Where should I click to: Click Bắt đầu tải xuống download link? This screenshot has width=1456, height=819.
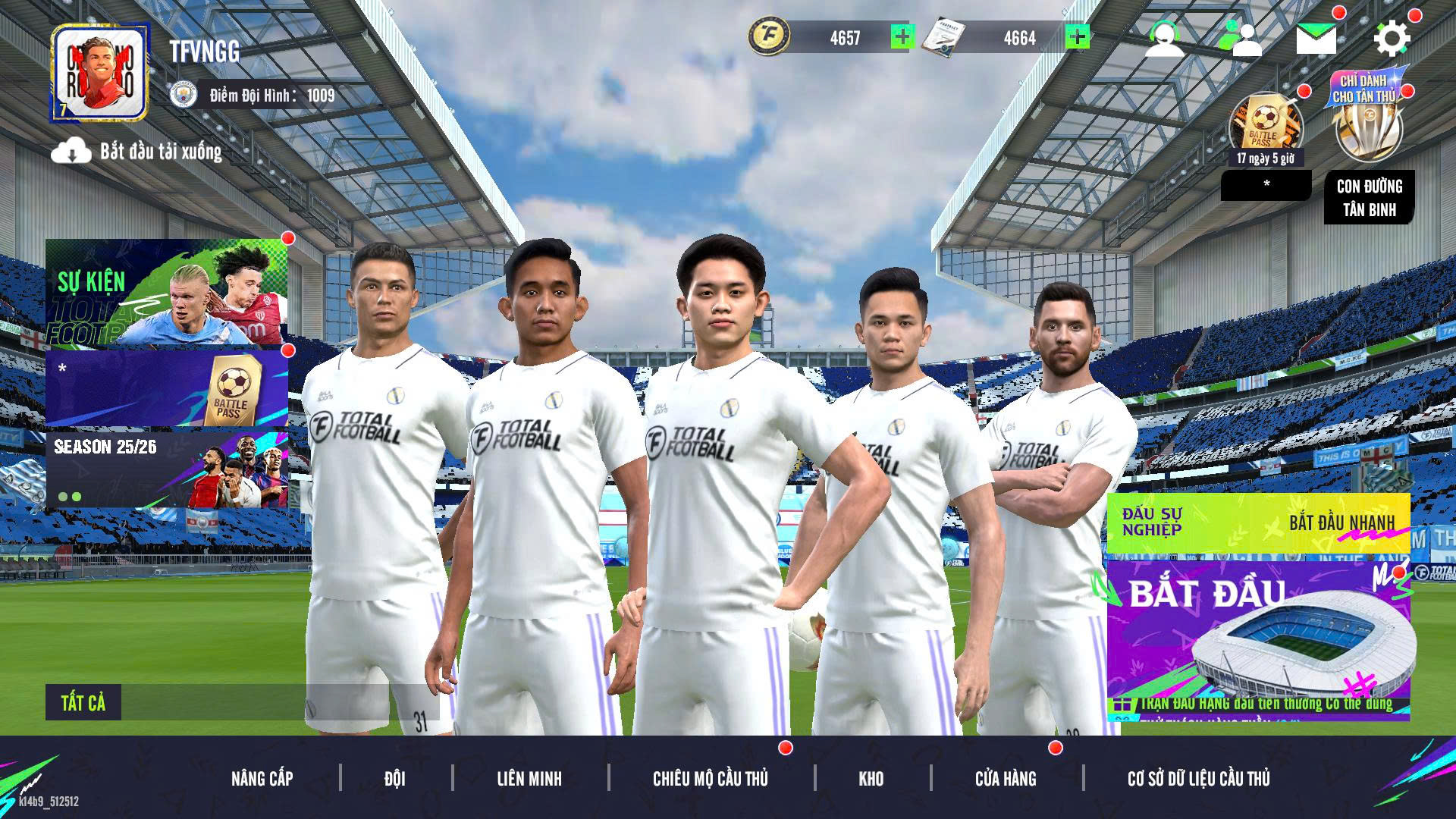coord(159,152)
